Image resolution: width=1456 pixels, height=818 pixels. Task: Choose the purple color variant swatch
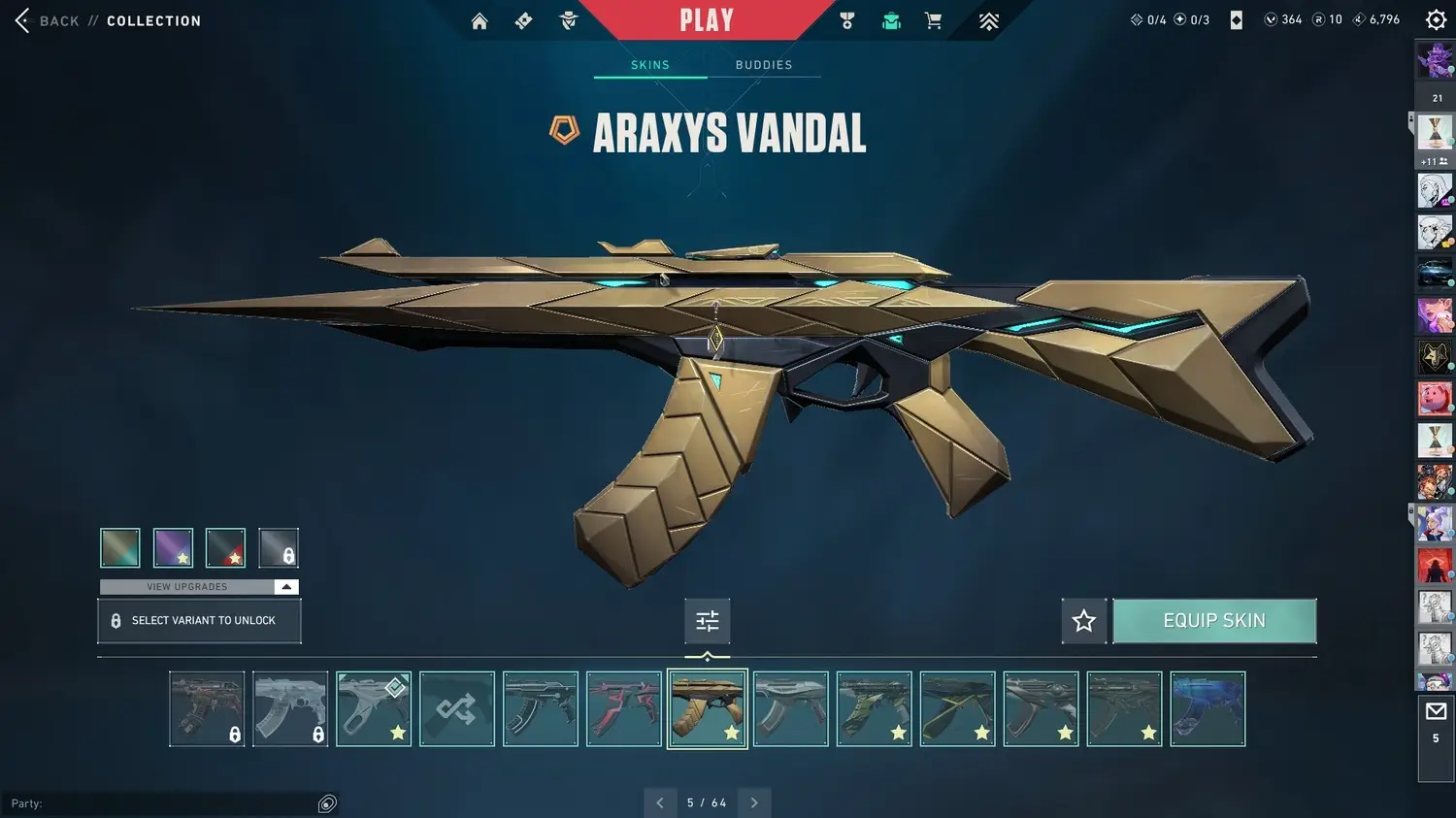pyautogui.click(x=174, y=548)
